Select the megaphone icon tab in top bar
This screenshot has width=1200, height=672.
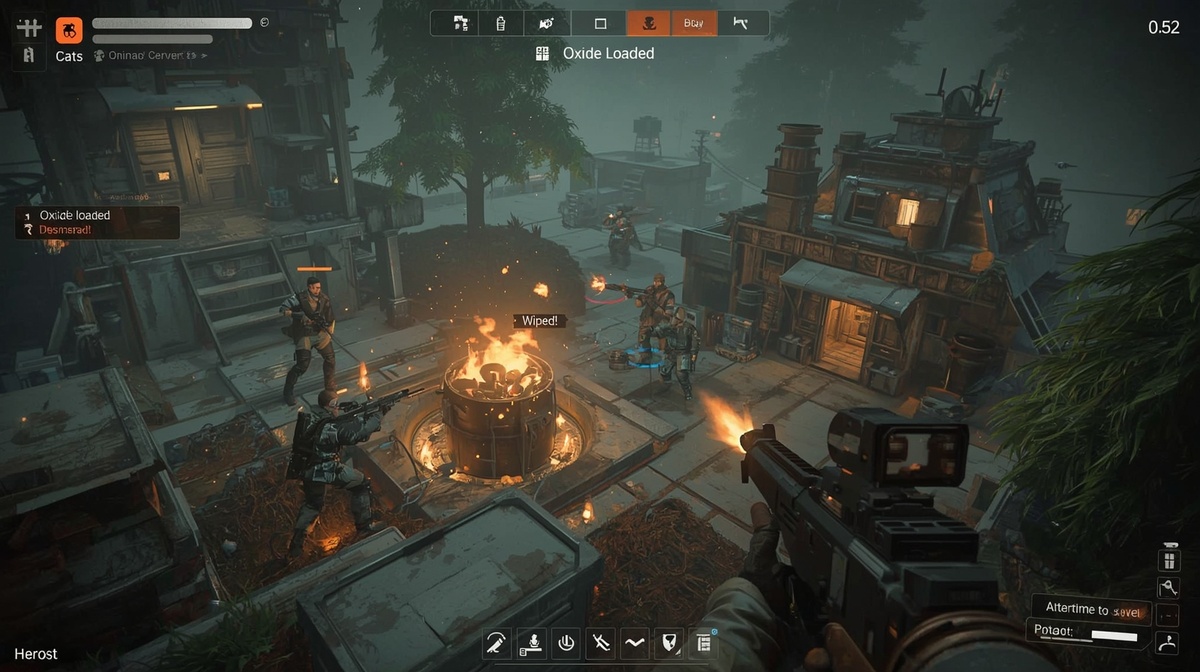546,23
